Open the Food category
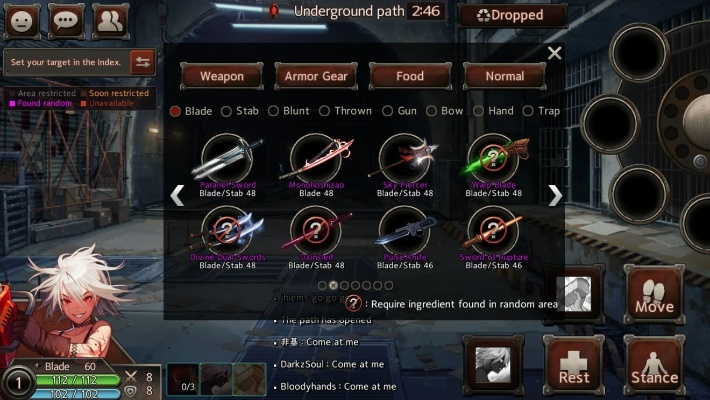 [410, 76]
